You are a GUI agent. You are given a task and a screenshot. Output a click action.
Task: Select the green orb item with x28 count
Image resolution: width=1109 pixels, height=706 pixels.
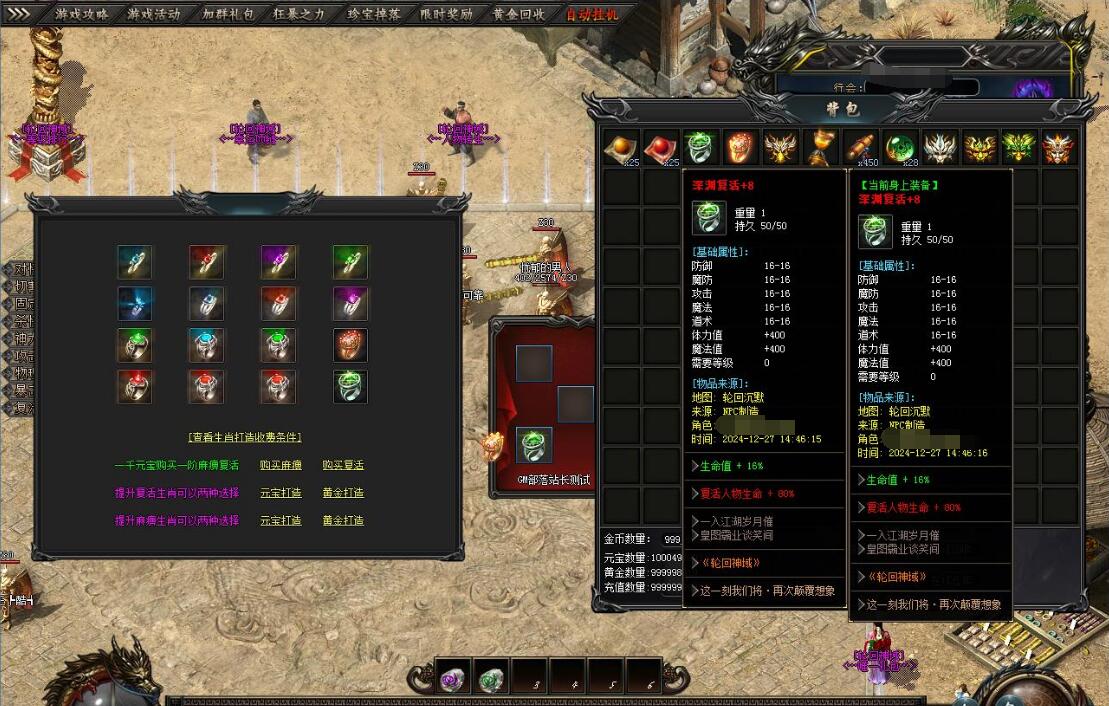901,147
